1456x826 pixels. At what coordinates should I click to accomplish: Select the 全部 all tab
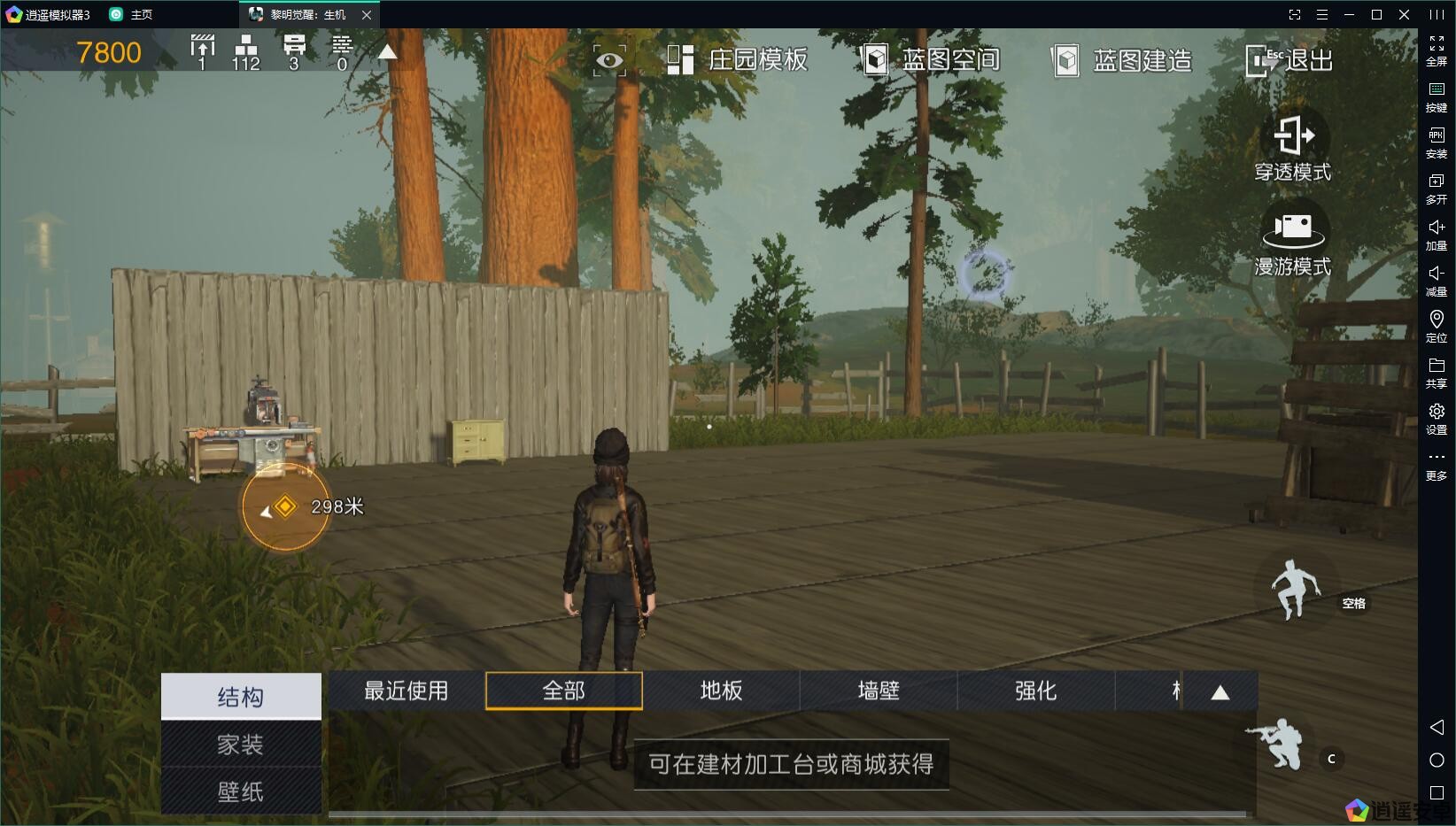564,691
